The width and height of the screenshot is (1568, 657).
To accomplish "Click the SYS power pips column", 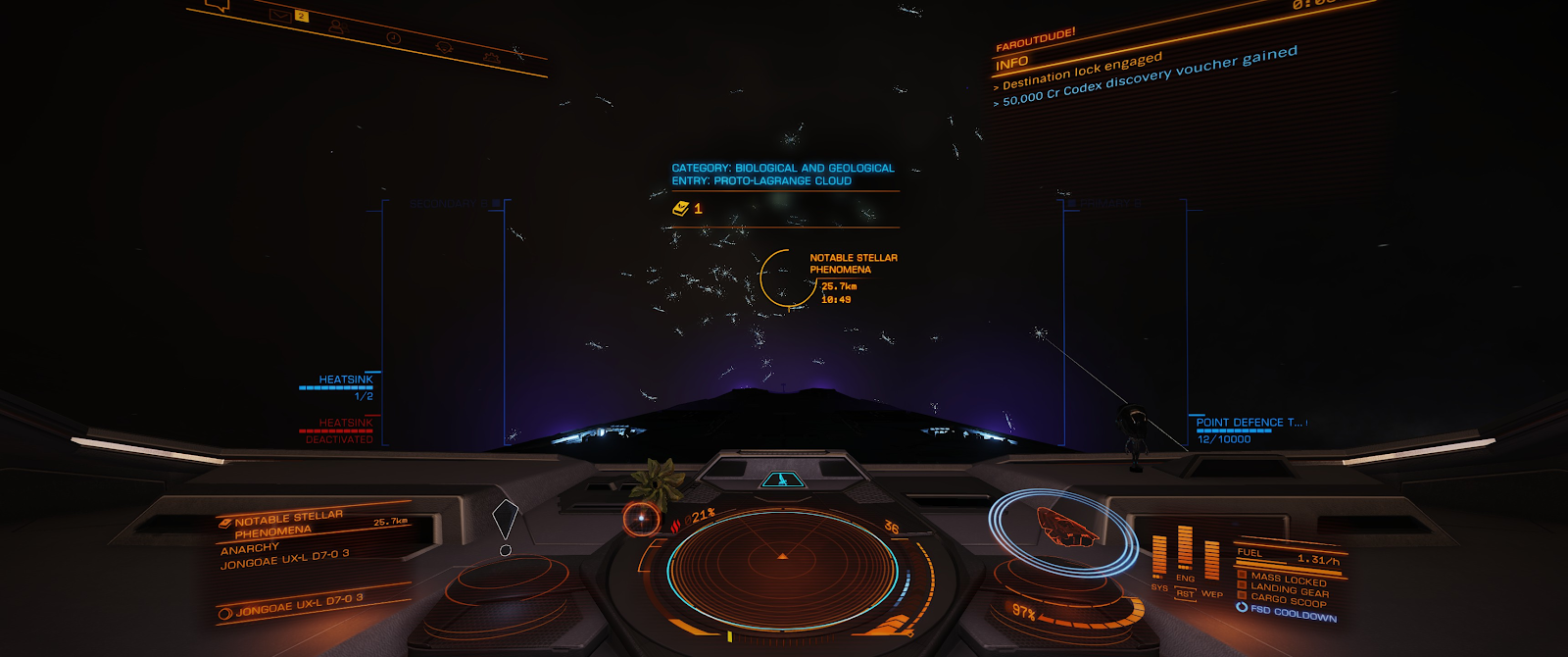I will [x=1159, y=556].
